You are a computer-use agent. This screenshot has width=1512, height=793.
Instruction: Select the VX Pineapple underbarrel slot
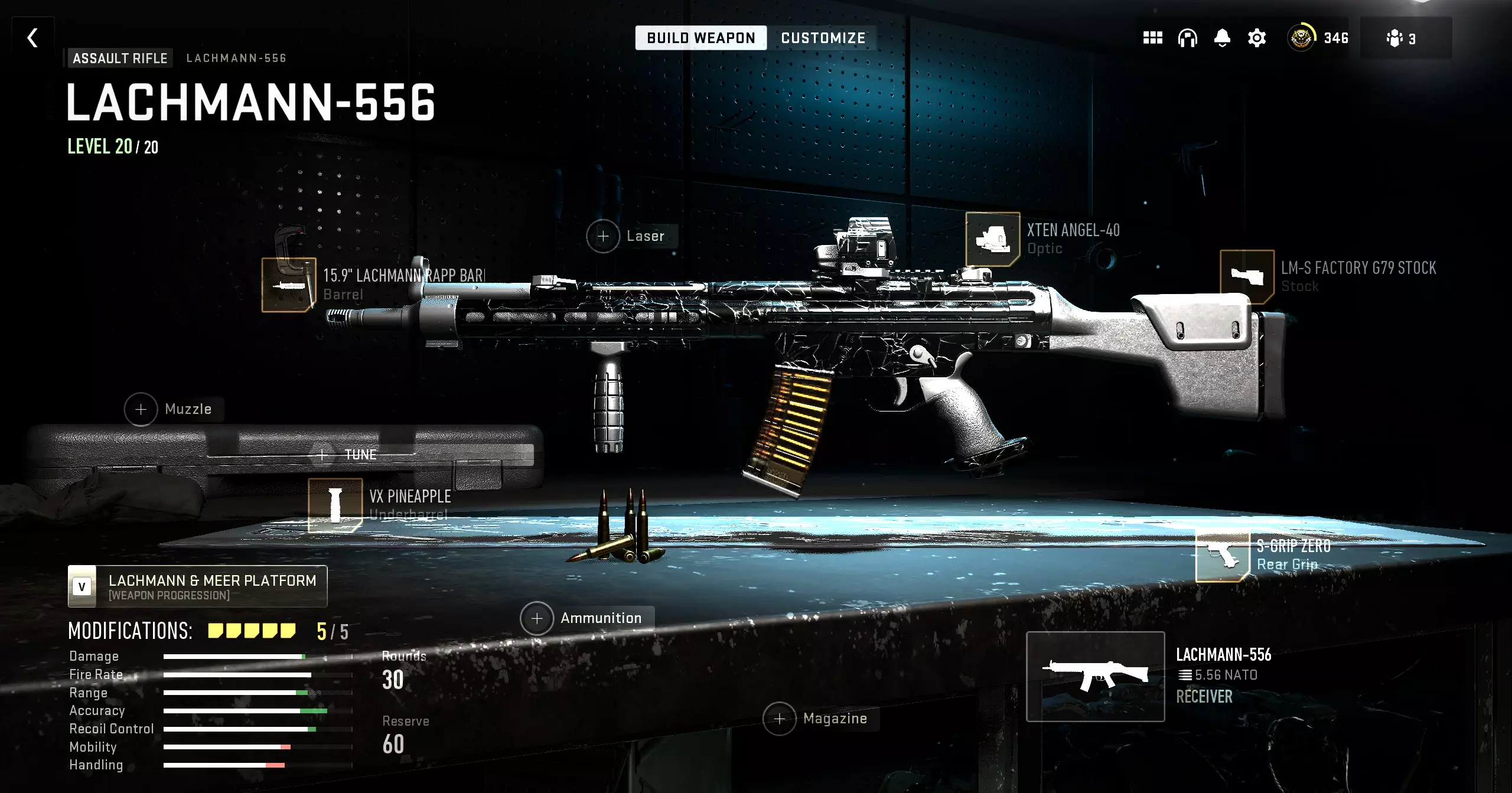[x=335, y=505]
